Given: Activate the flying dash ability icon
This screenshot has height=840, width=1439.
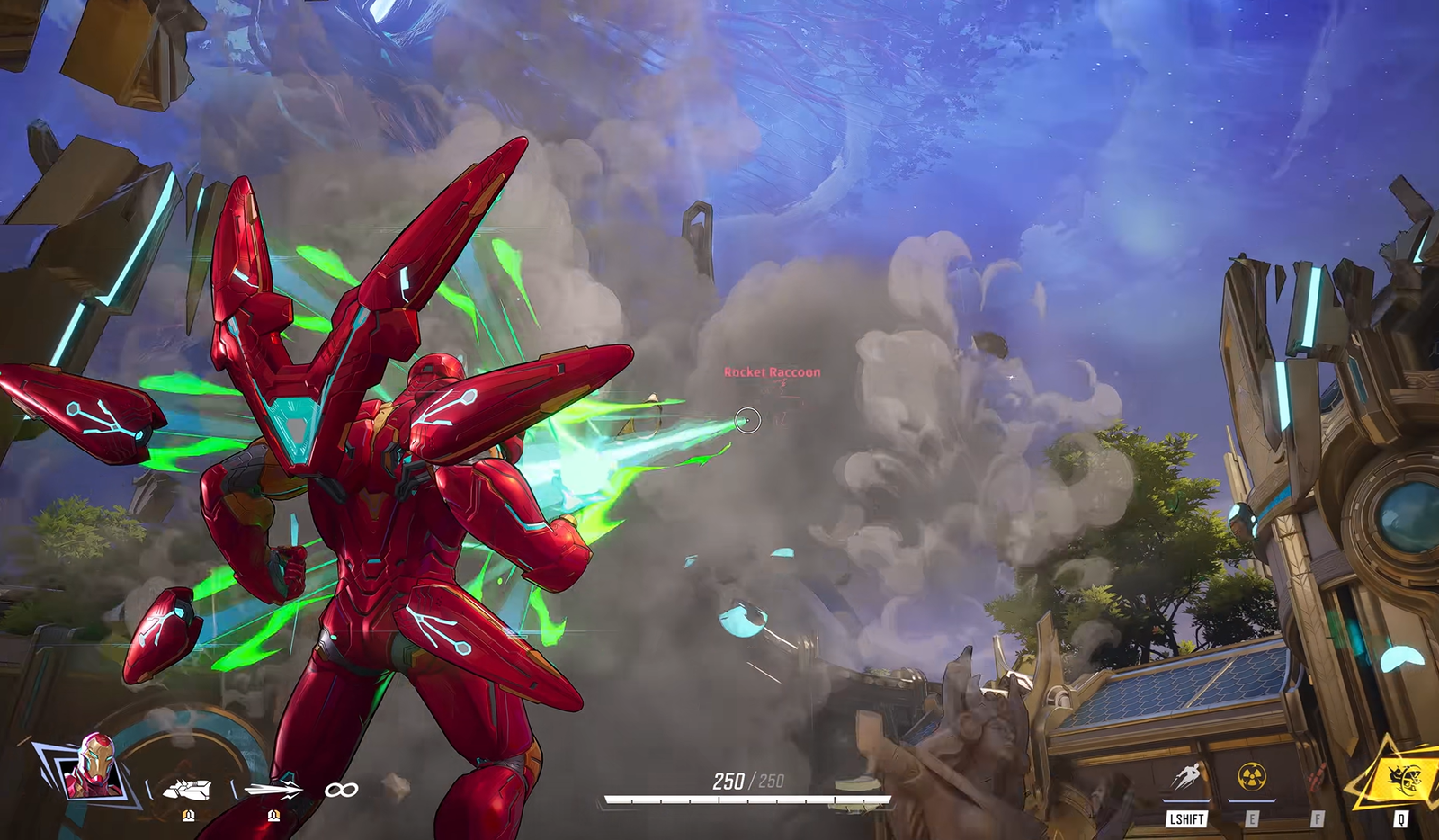Looking at the screenshot, I should click(x=1186, y=776).
